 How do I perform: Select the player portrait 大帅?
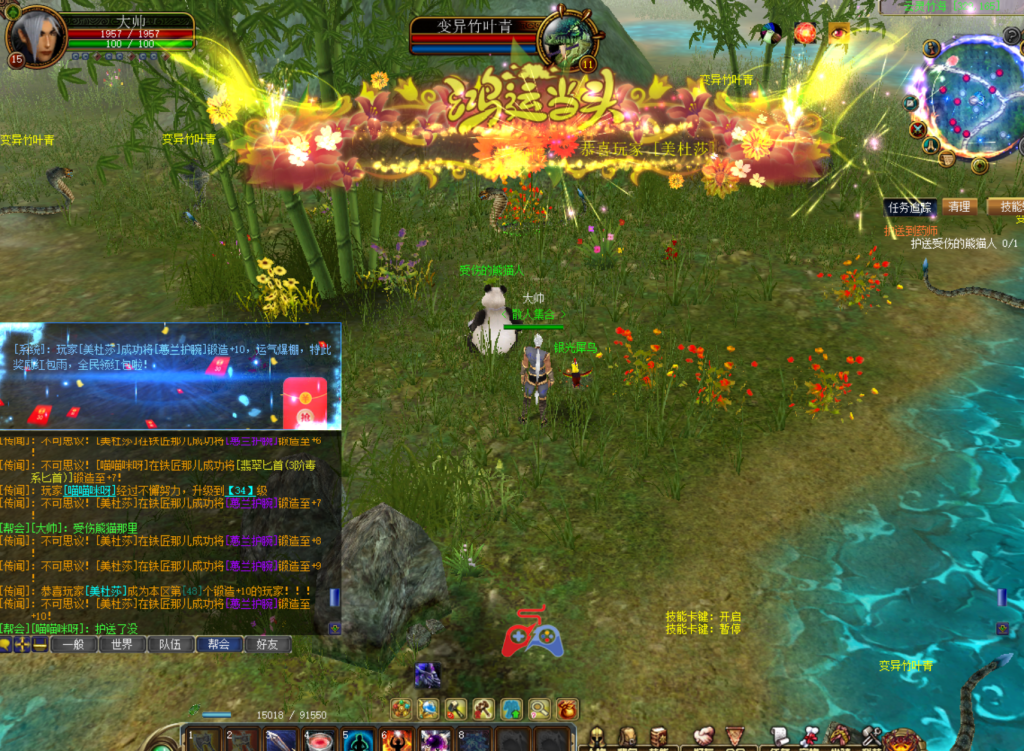(36, 37)
